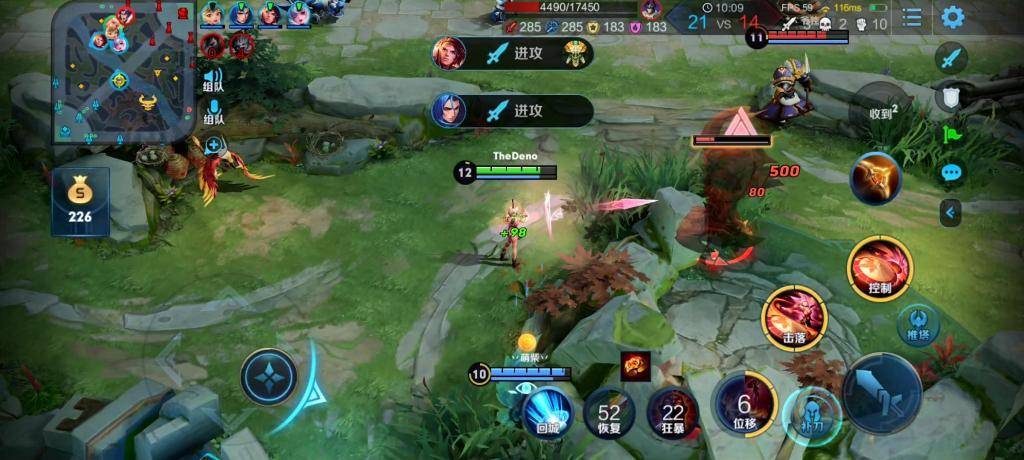
Task: Send the shield defend quick signal
Action: pyautogui.click(x=951, y=96)
